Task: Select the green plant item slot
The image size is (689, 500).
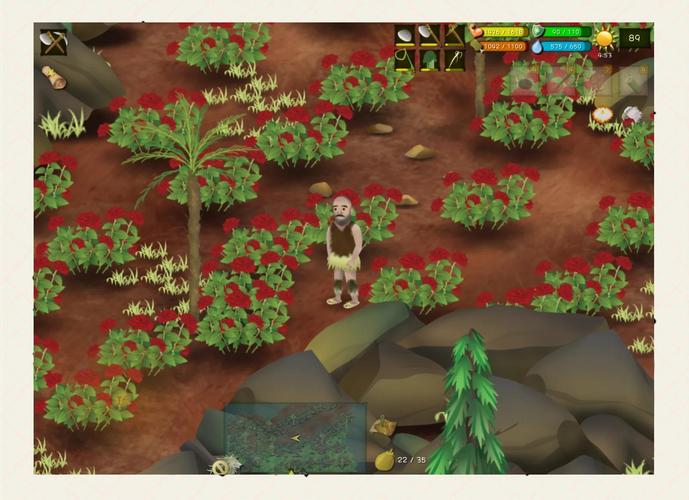Action: coord(429,60)
